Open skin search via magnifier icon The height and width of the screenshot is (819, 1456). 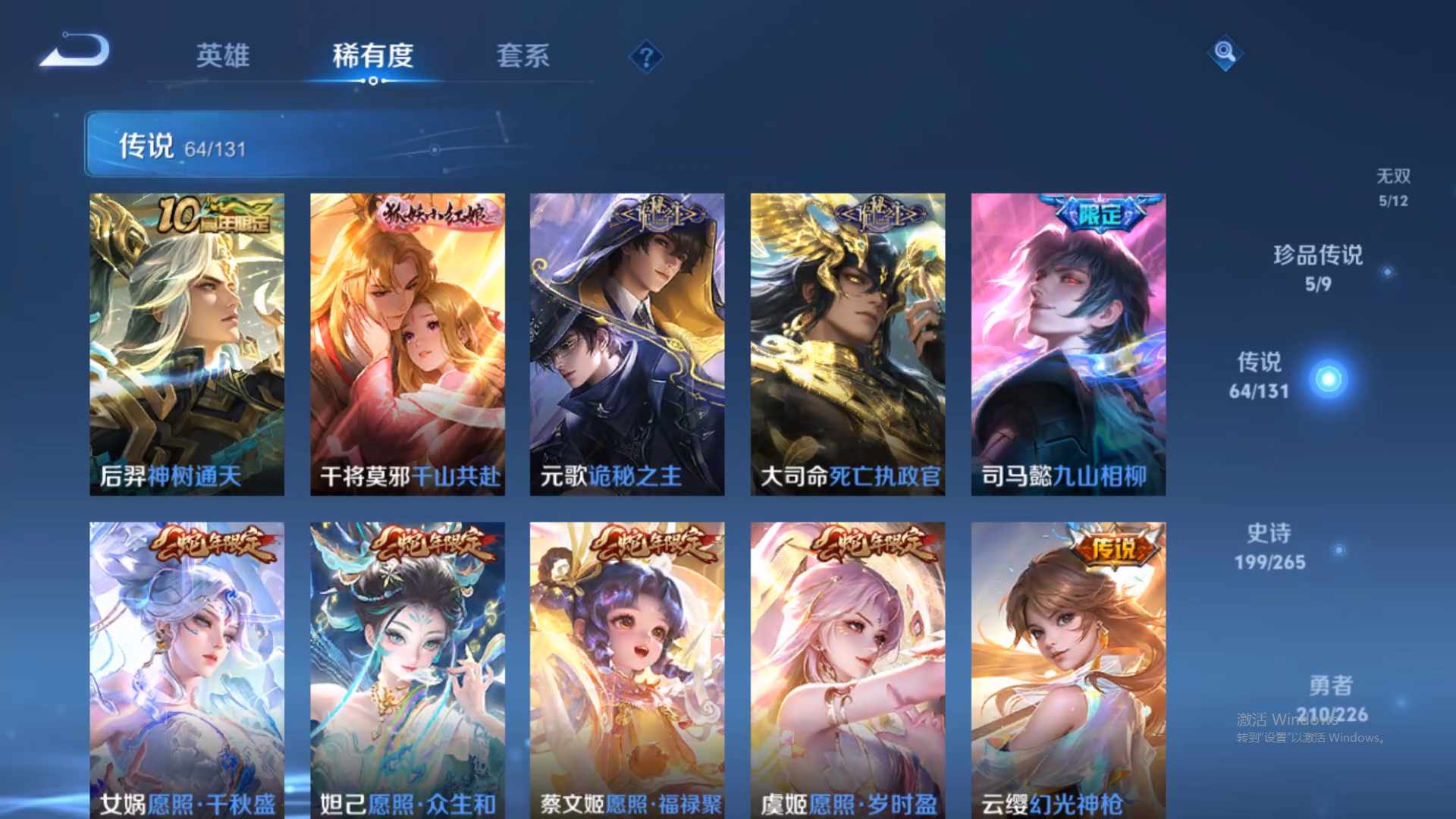(1223, 53)
